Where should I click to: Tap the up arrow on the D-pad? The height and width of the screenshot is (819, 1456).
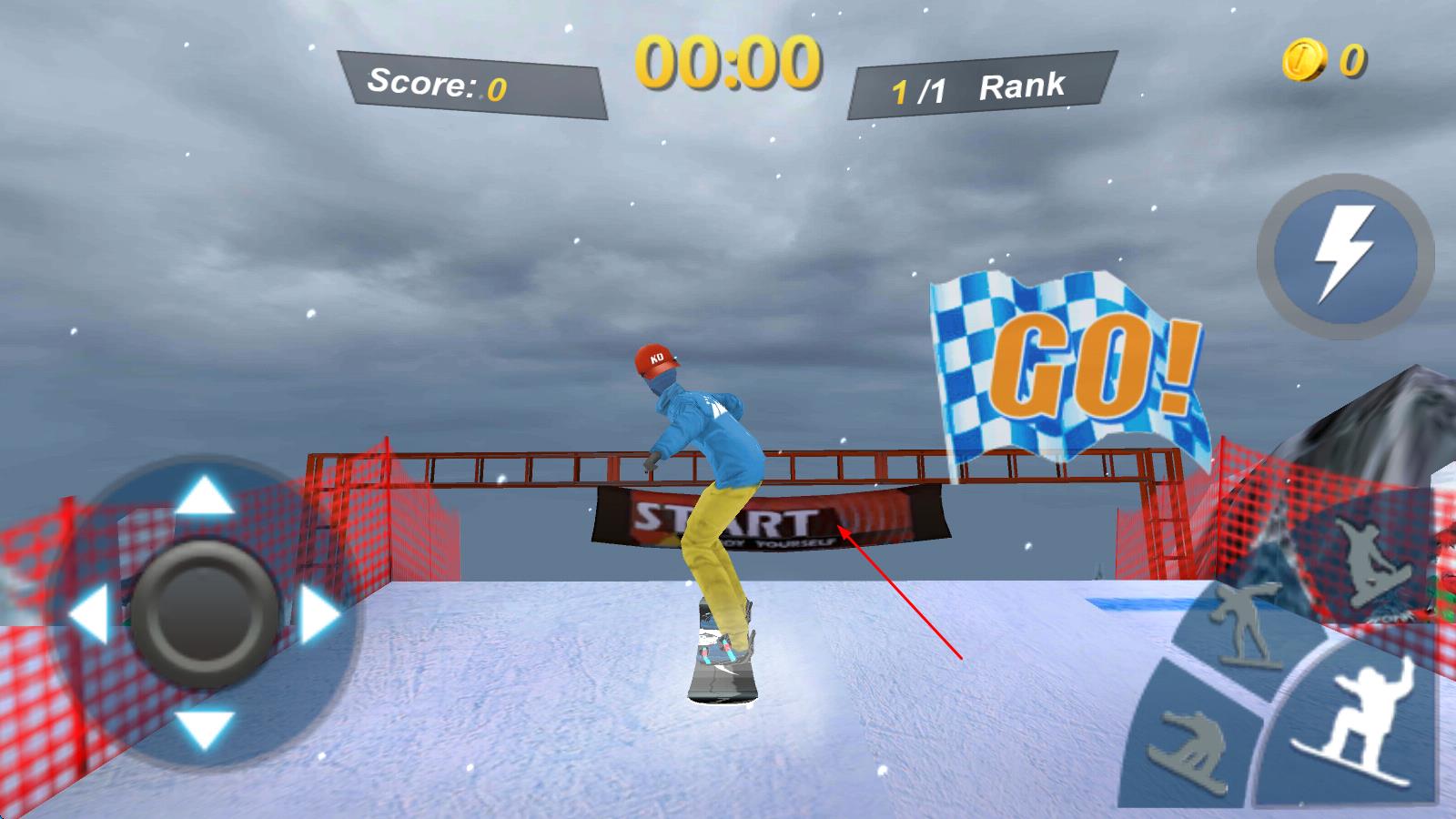(x=204, y=497)
